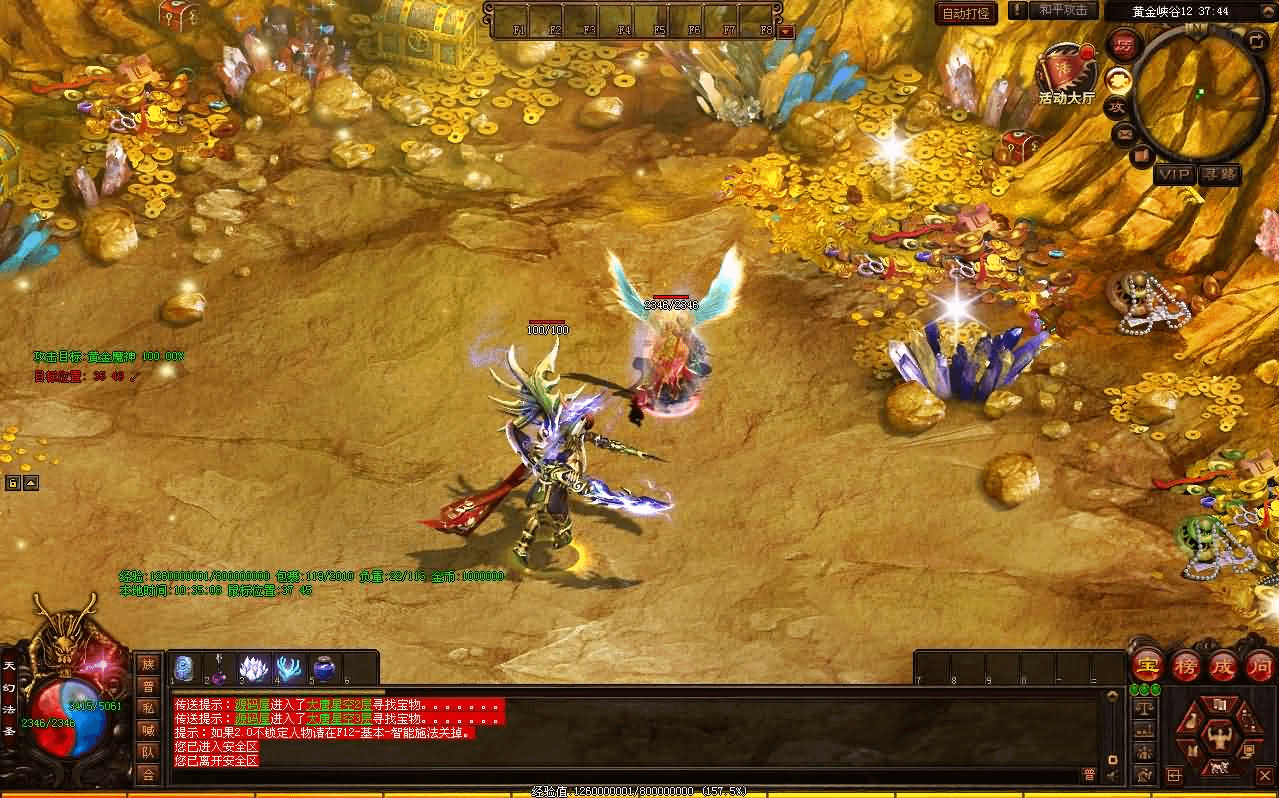Image resolution: width=1279 pixels, height=798 pixels.
Task: Activate the white lotus skill in slot 3
Action: tap(253, 668)
